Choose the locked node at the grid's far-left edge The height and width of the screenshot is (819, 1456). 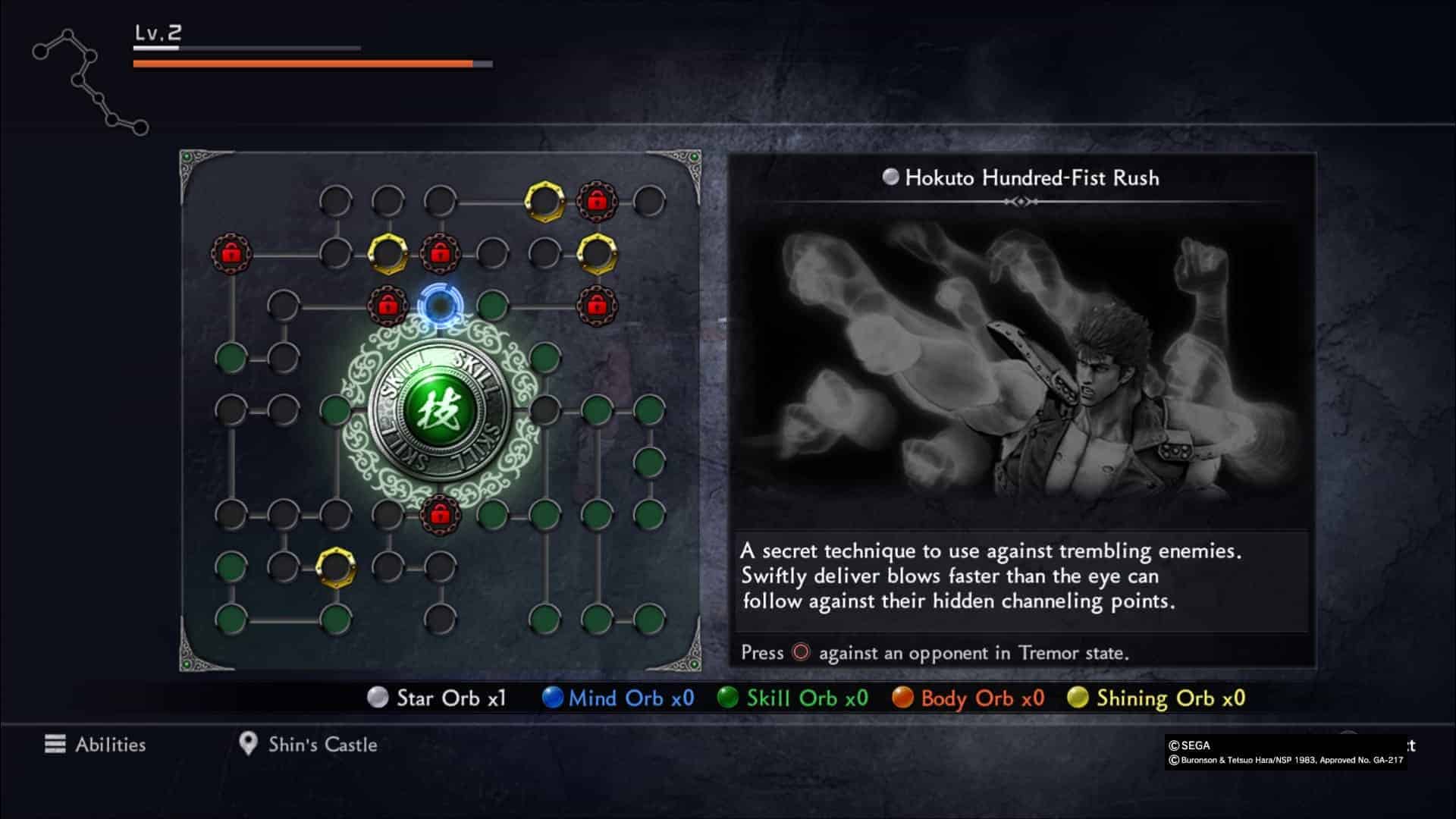point(231,253)
